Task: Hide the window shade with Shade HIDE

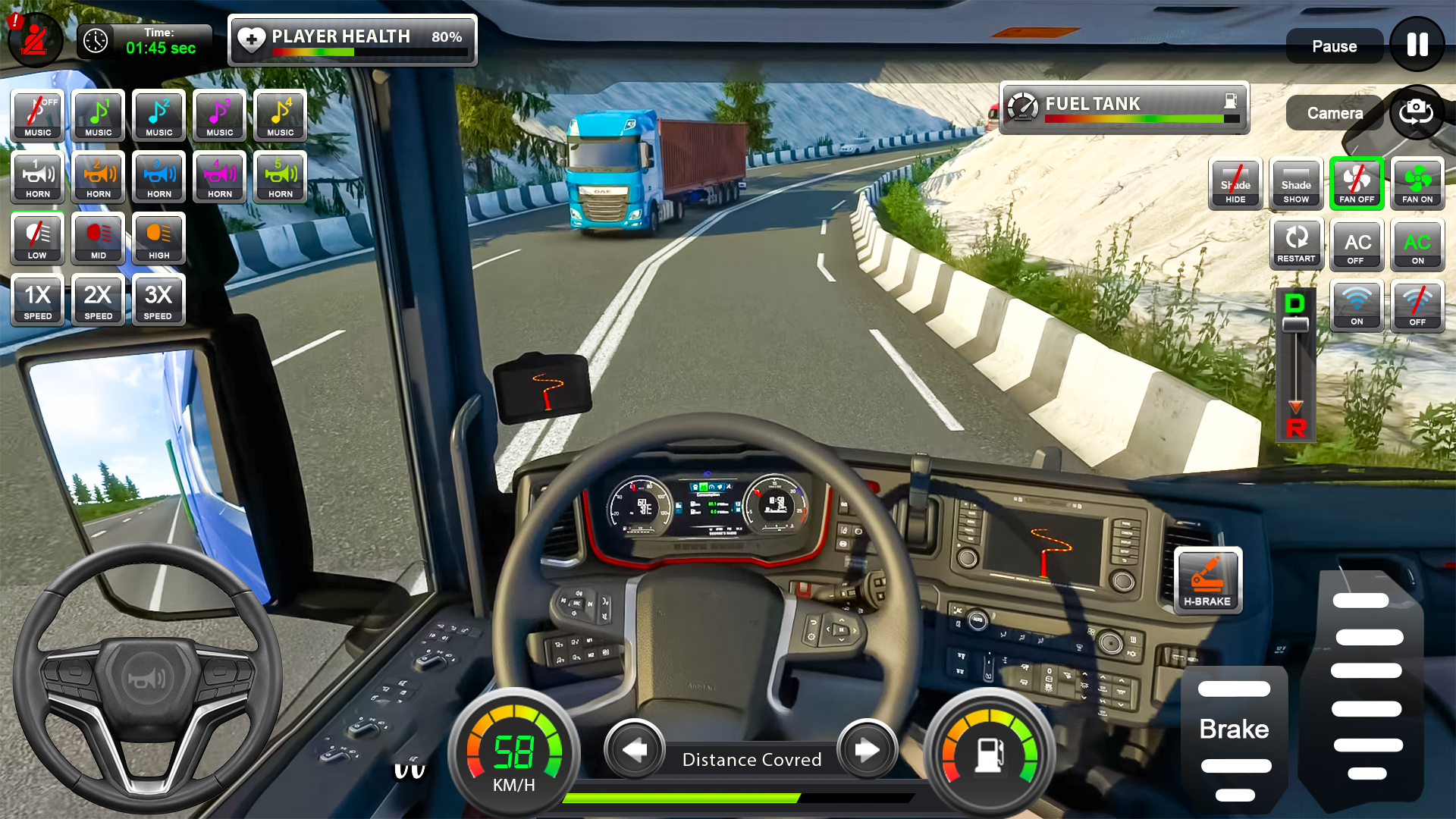Action: (1235, 183)
